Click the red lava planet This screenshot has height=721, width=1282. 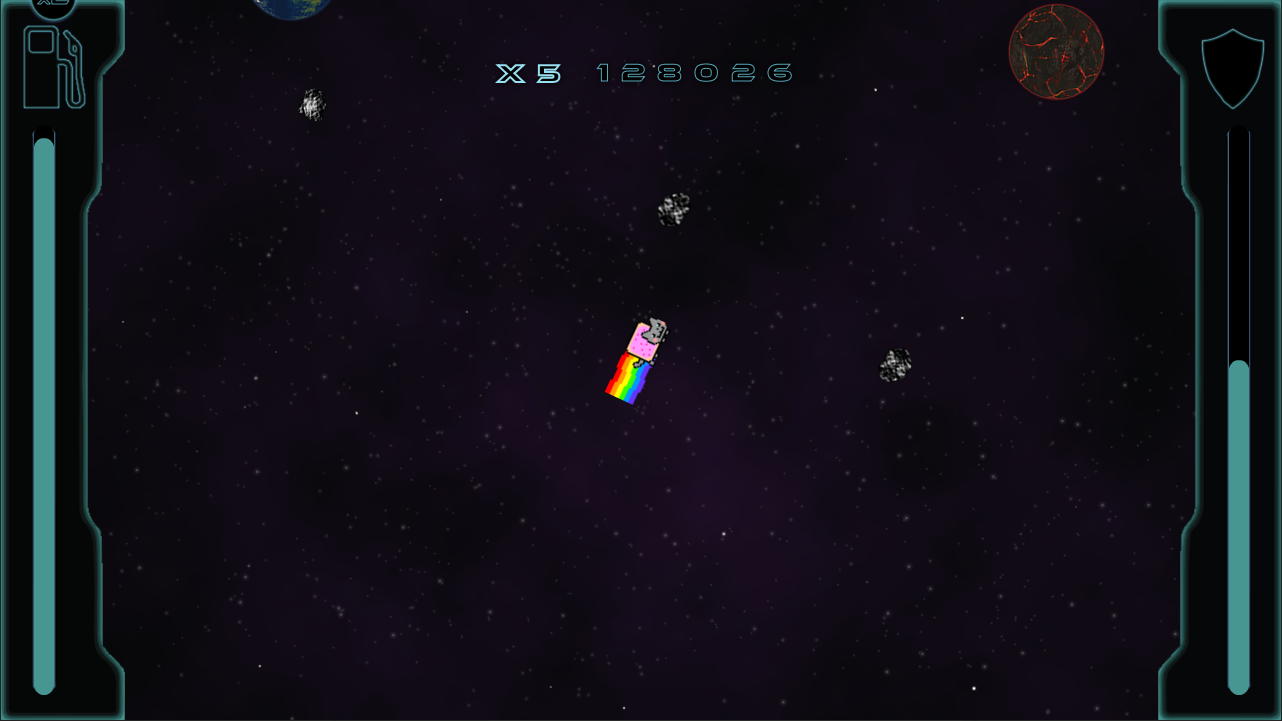1056,50
